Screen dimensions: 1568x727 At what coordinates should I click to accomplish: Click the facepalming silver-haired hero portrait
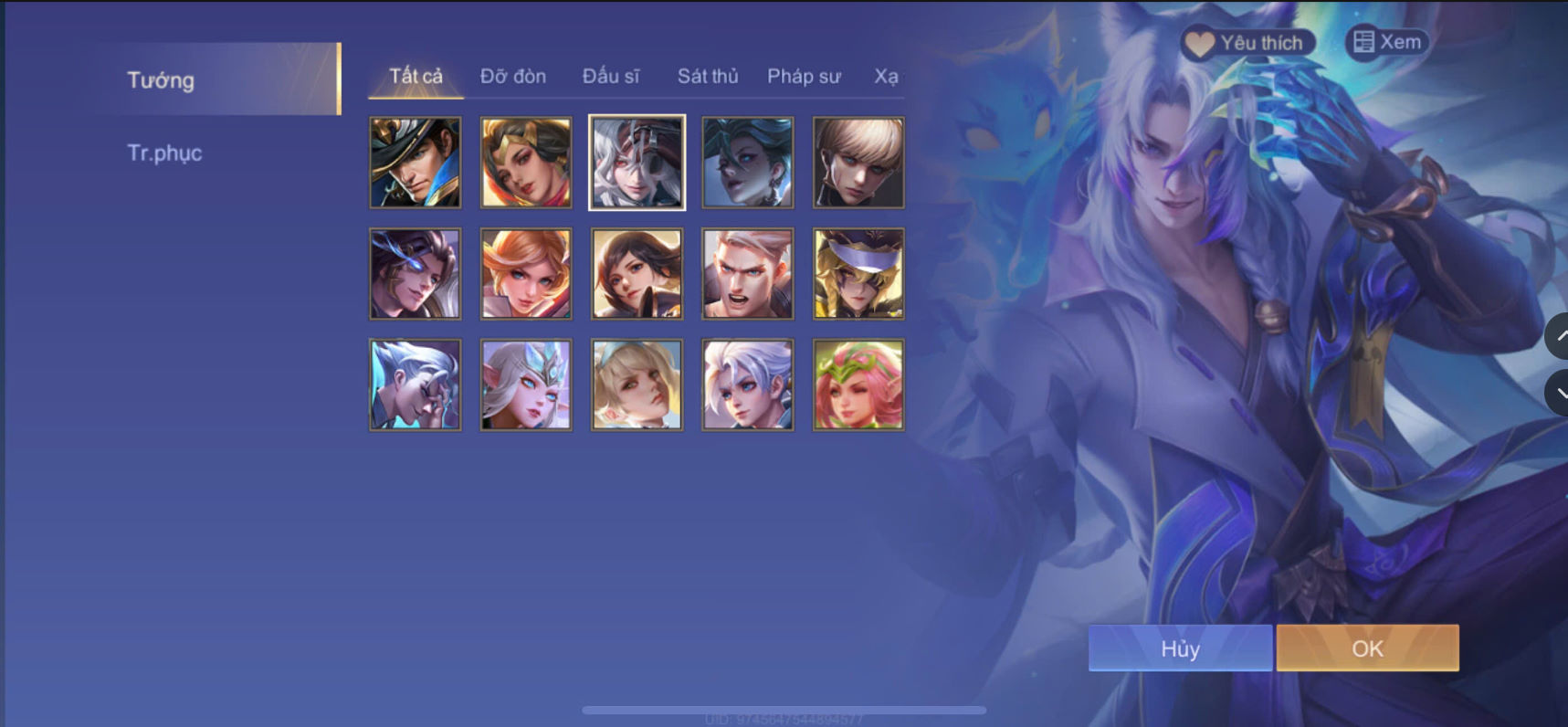point(415,385)
